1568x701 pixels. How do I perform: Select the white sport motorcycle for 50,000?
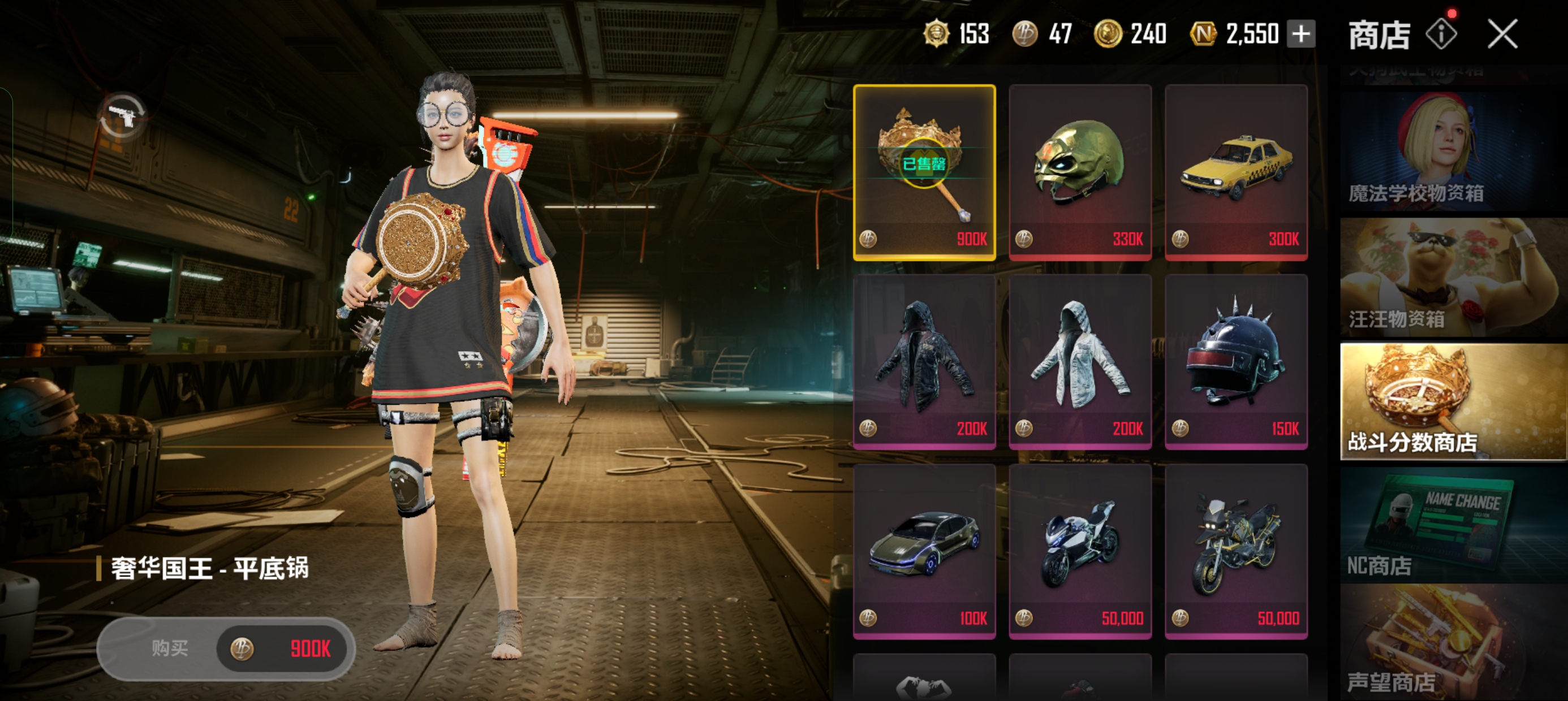(1080, 551)
